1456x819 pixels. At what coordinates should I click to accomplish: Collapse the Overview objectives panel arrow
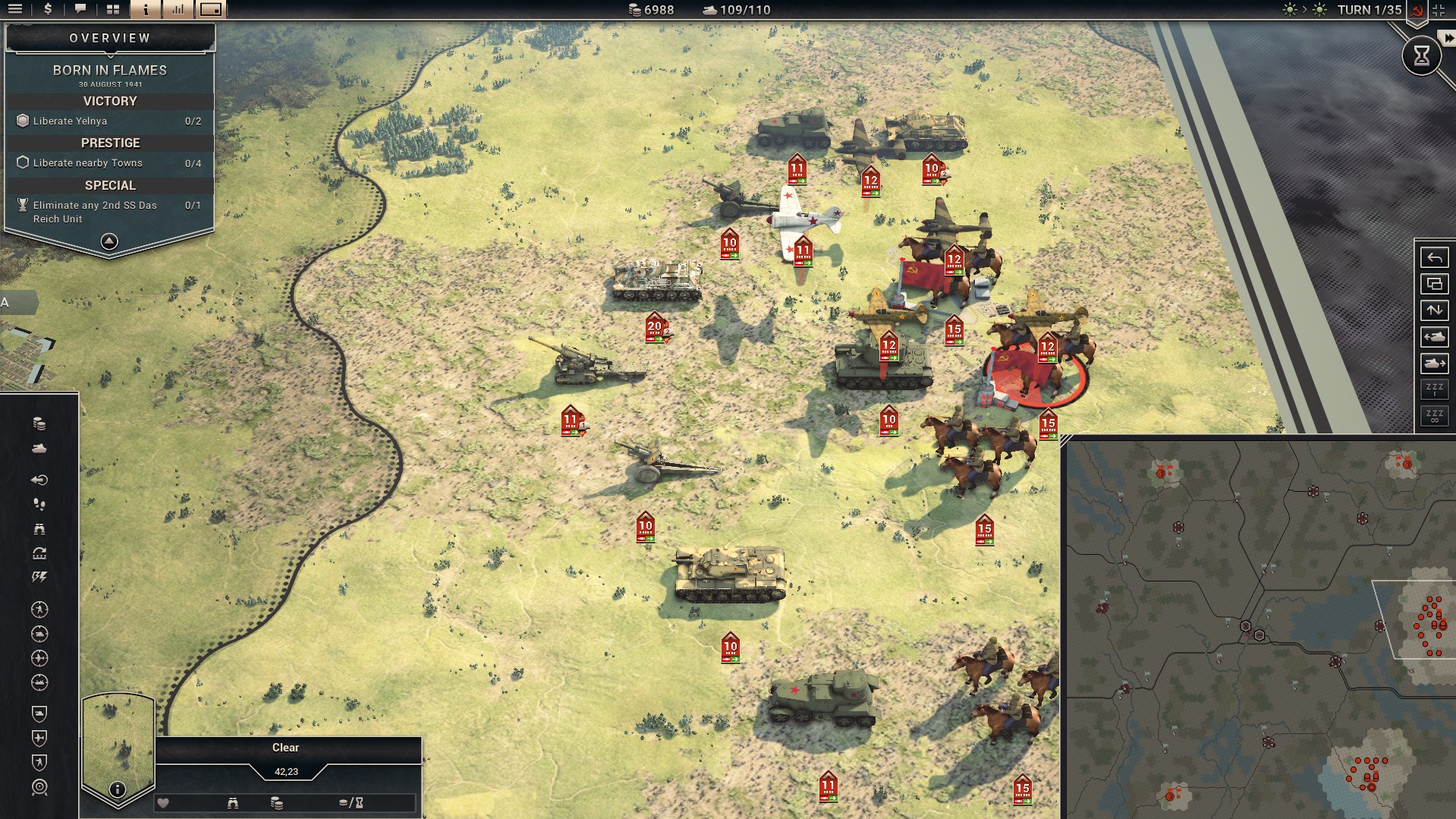109,241
